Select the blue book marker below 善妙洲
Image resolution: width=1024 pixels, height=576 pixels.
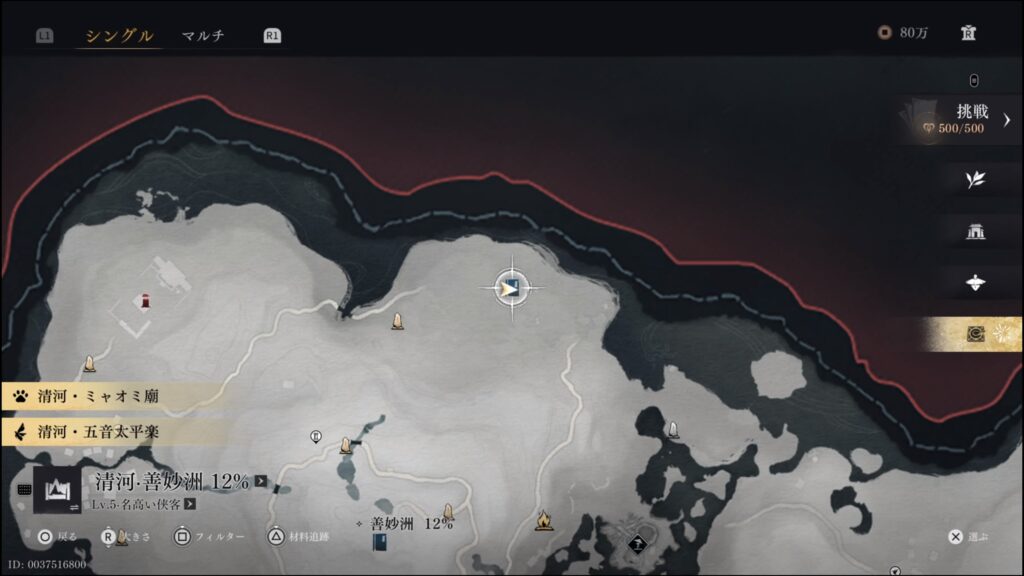[380, 542]
